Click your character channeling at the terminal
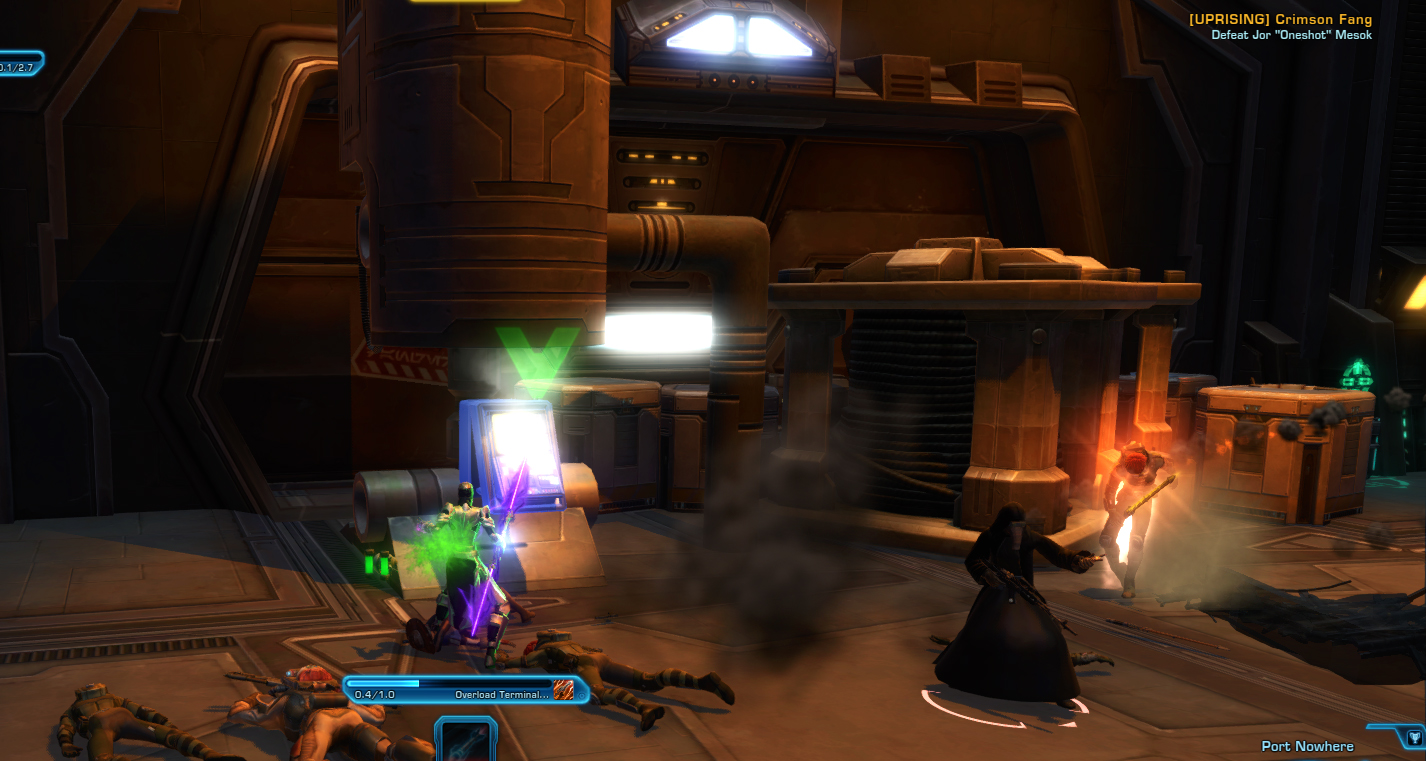The image size is (1426, 761). (x=470, y=540)
